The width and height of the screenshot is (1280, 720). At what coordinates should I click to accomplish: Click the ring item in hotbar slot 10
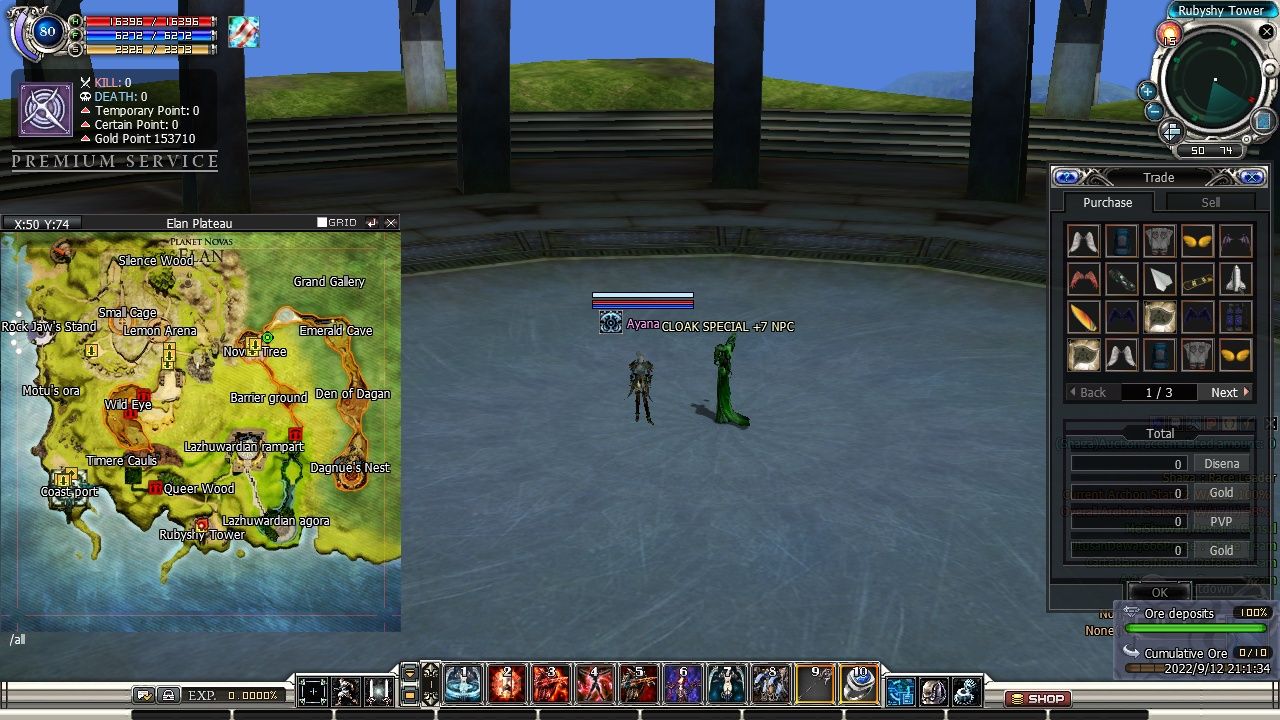coord(858,685)
